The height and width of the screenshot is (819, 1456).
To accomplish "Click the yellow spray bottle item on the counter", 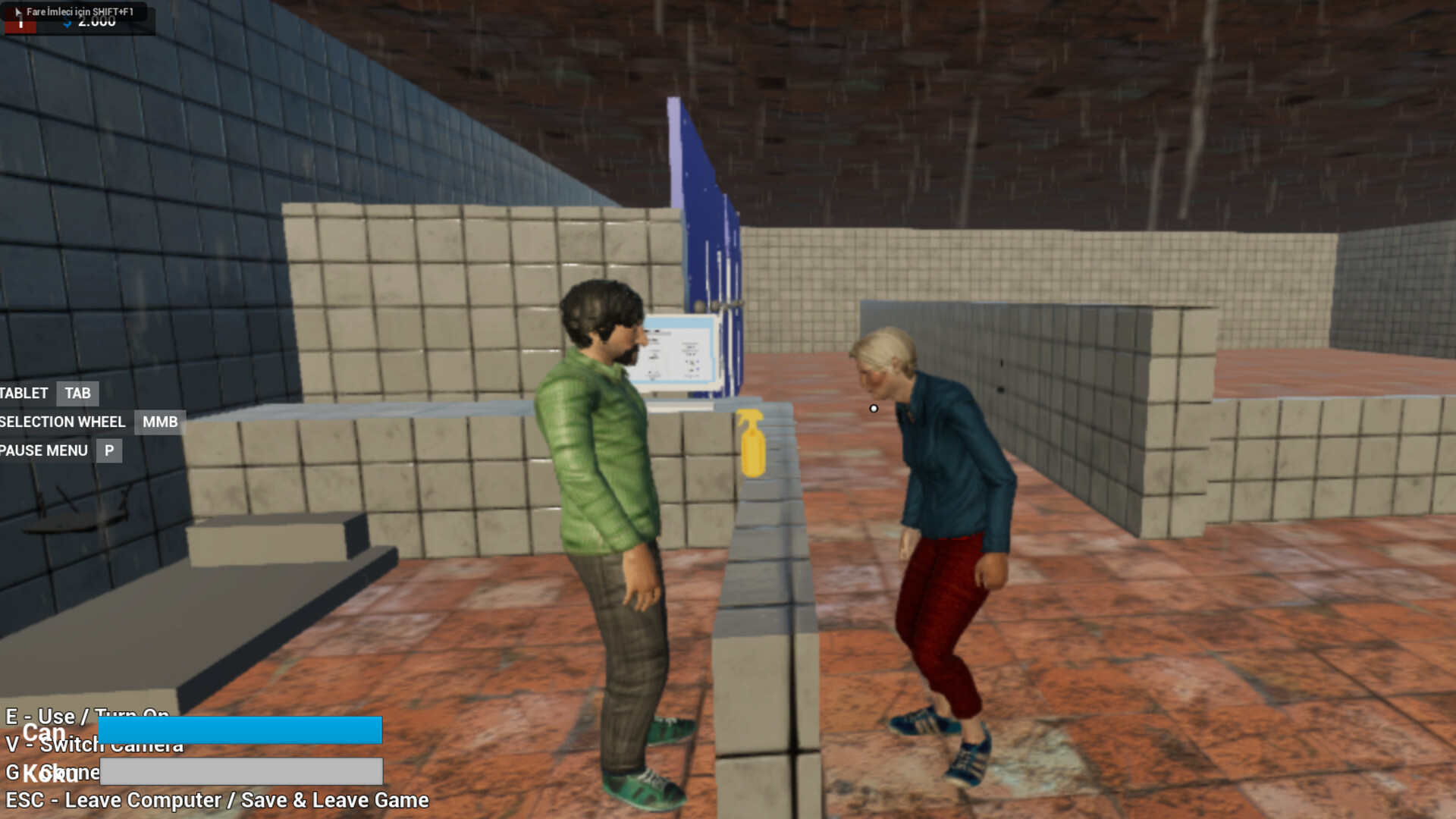I will tap(752, 446).
